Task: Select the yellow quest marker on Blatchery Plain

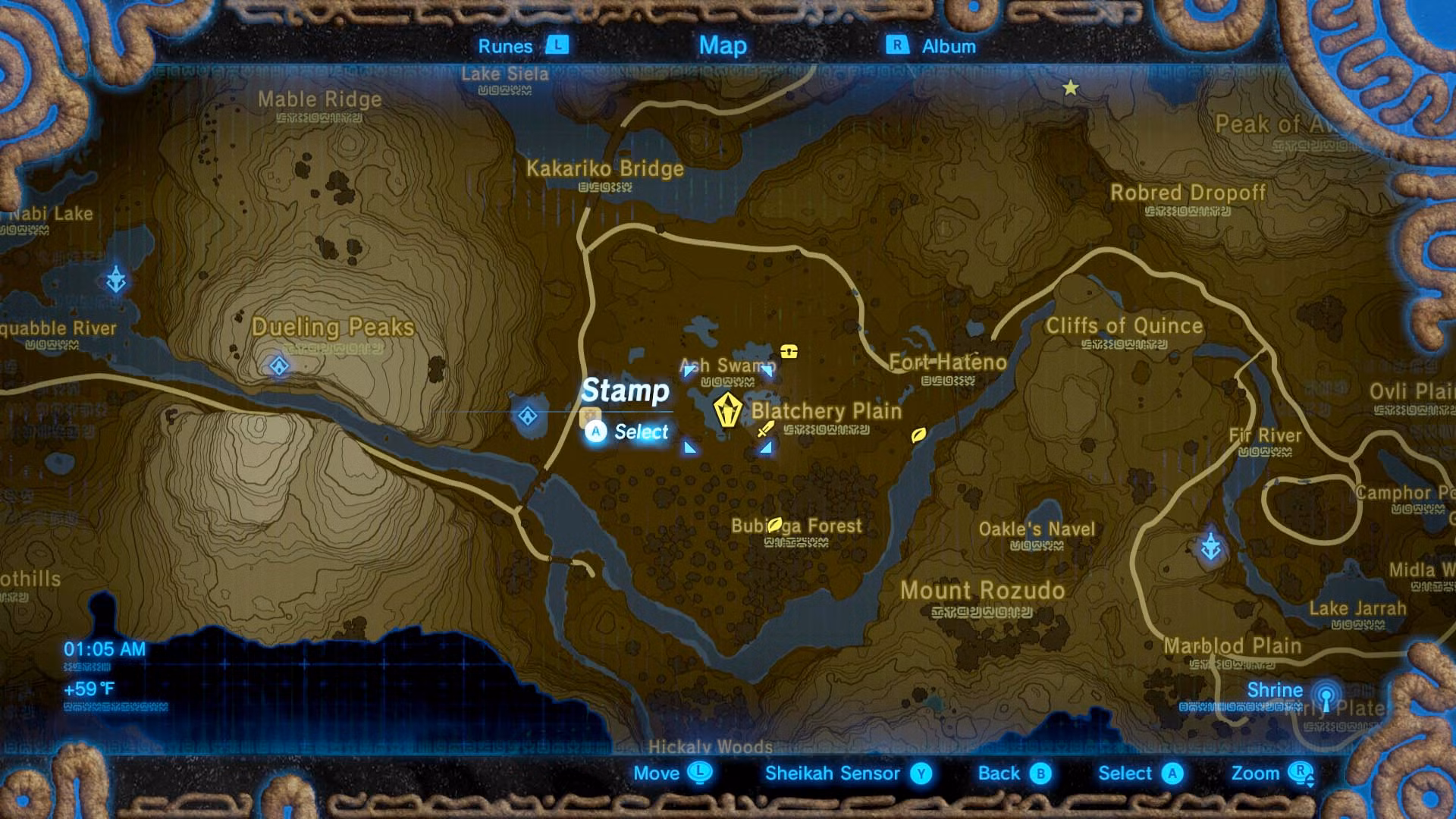Action: (727, 410)
